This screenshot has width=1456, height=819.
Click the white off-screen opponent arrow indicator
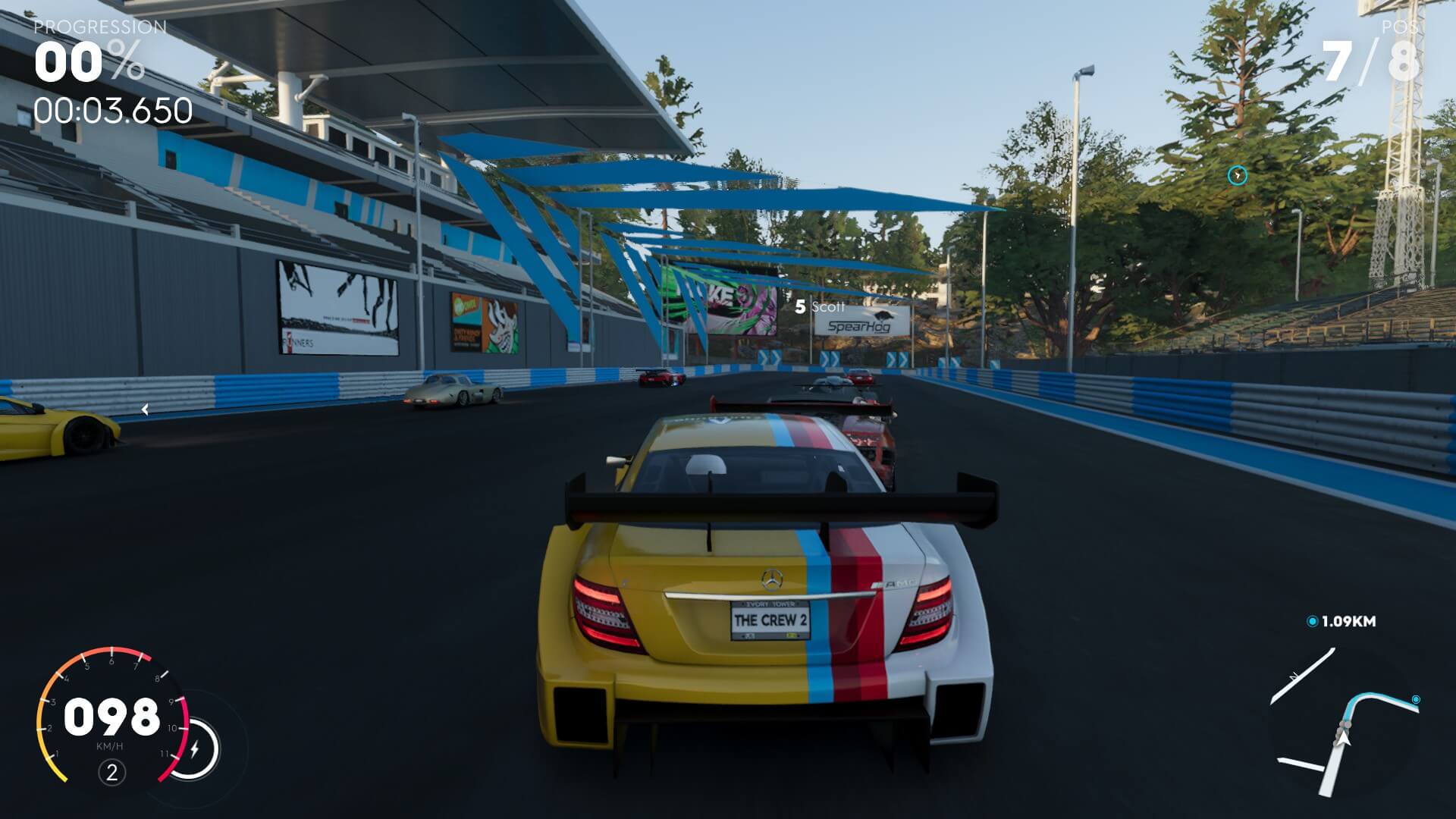(x=145, y=409)
